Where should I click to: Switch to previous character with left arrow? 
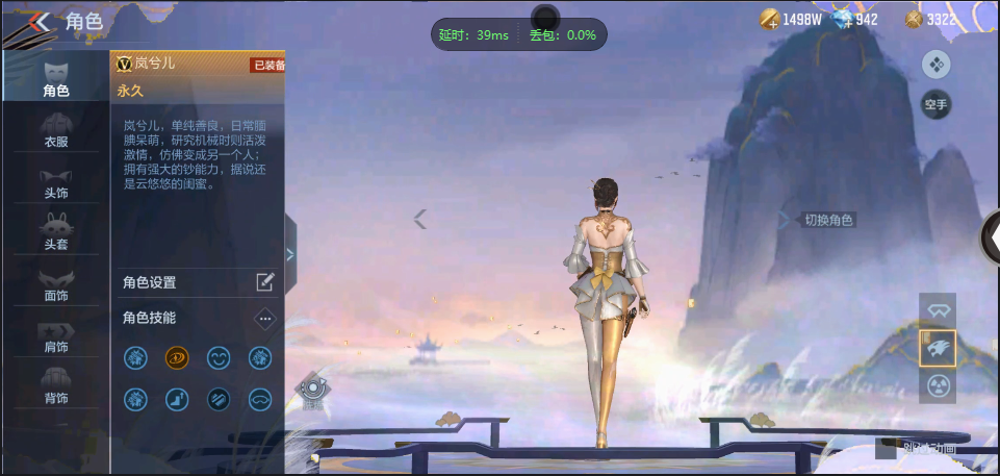421,219
